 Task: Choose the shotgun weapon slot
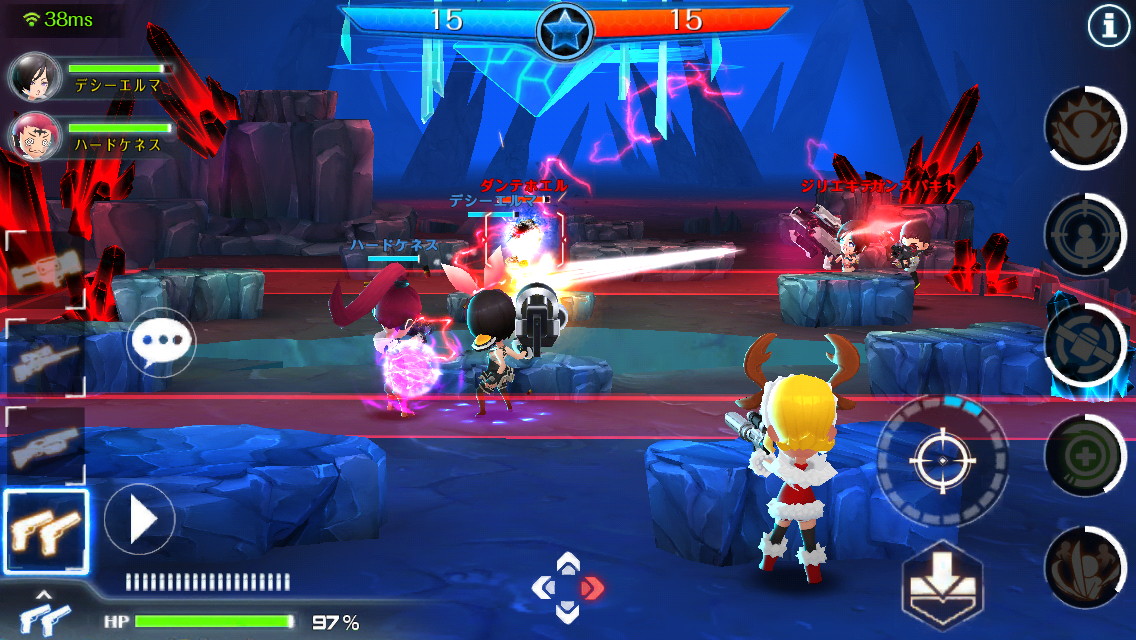[44, 444]
